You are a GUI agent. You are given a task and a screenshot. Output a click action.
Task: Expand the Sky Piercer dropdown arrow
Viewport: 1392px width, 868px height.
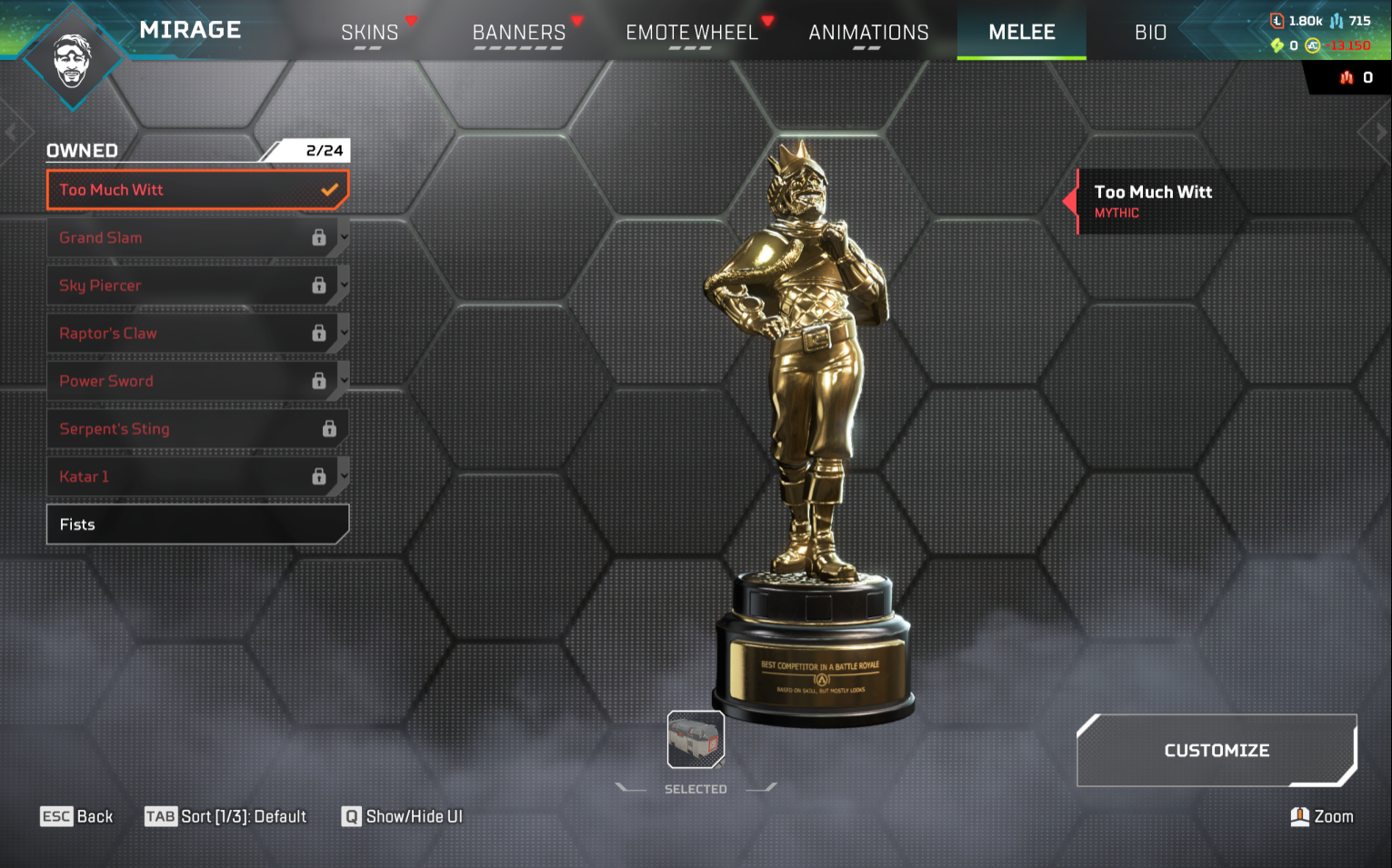pyautogui.click(x=343, y=285)
